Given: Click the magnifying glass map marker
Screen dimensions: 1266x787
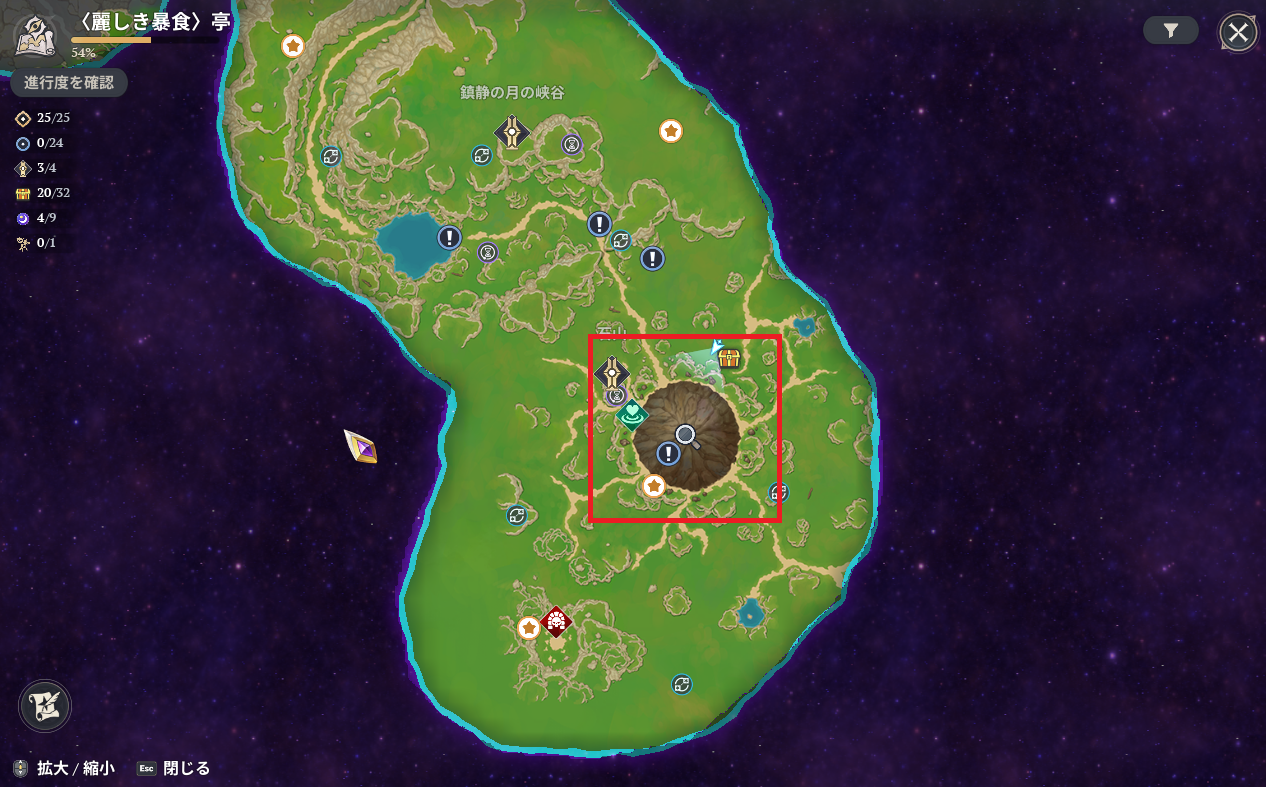Looking at the screenshot, I should pos(686,435).
